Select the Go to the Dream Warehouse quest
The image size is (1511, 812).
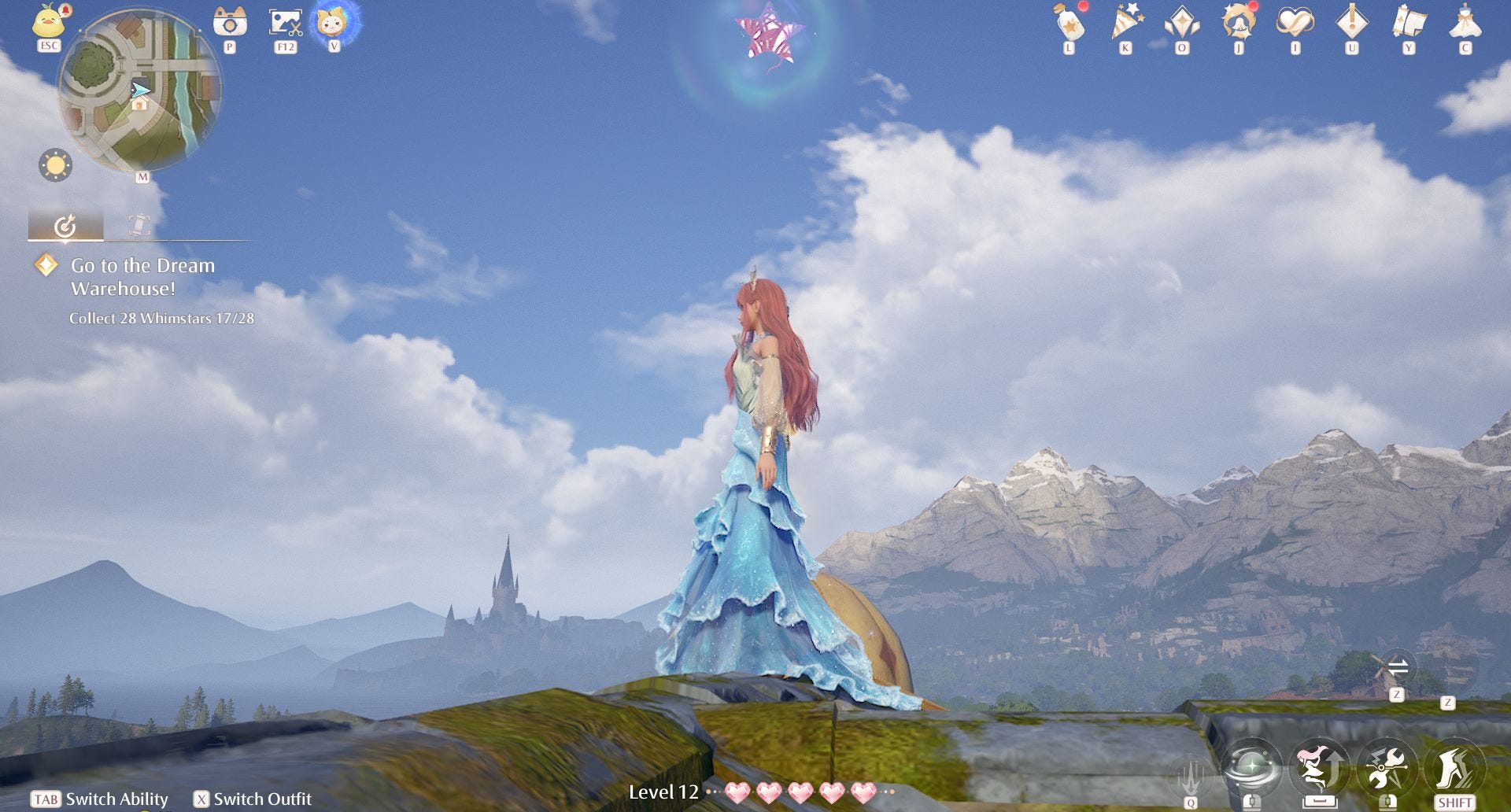142,277
